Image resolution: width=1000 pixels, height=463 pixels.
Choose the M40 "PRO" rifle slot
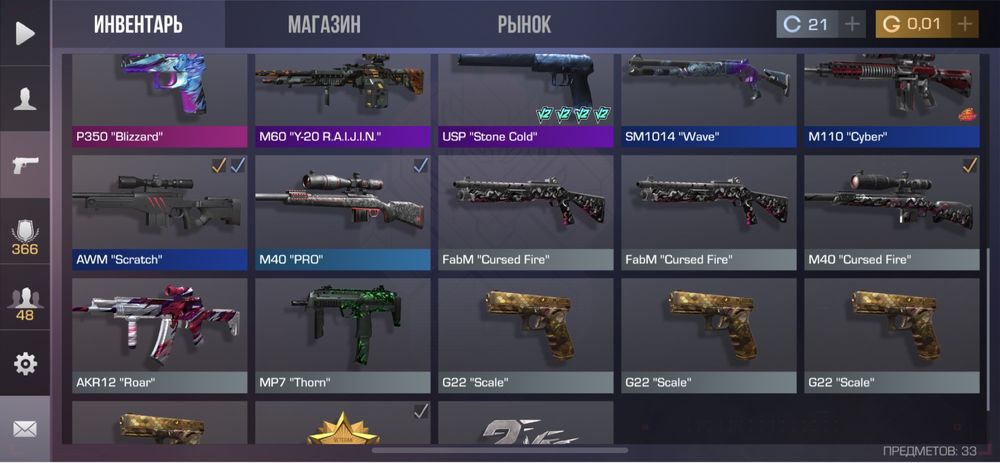click(x=342, y=212)
